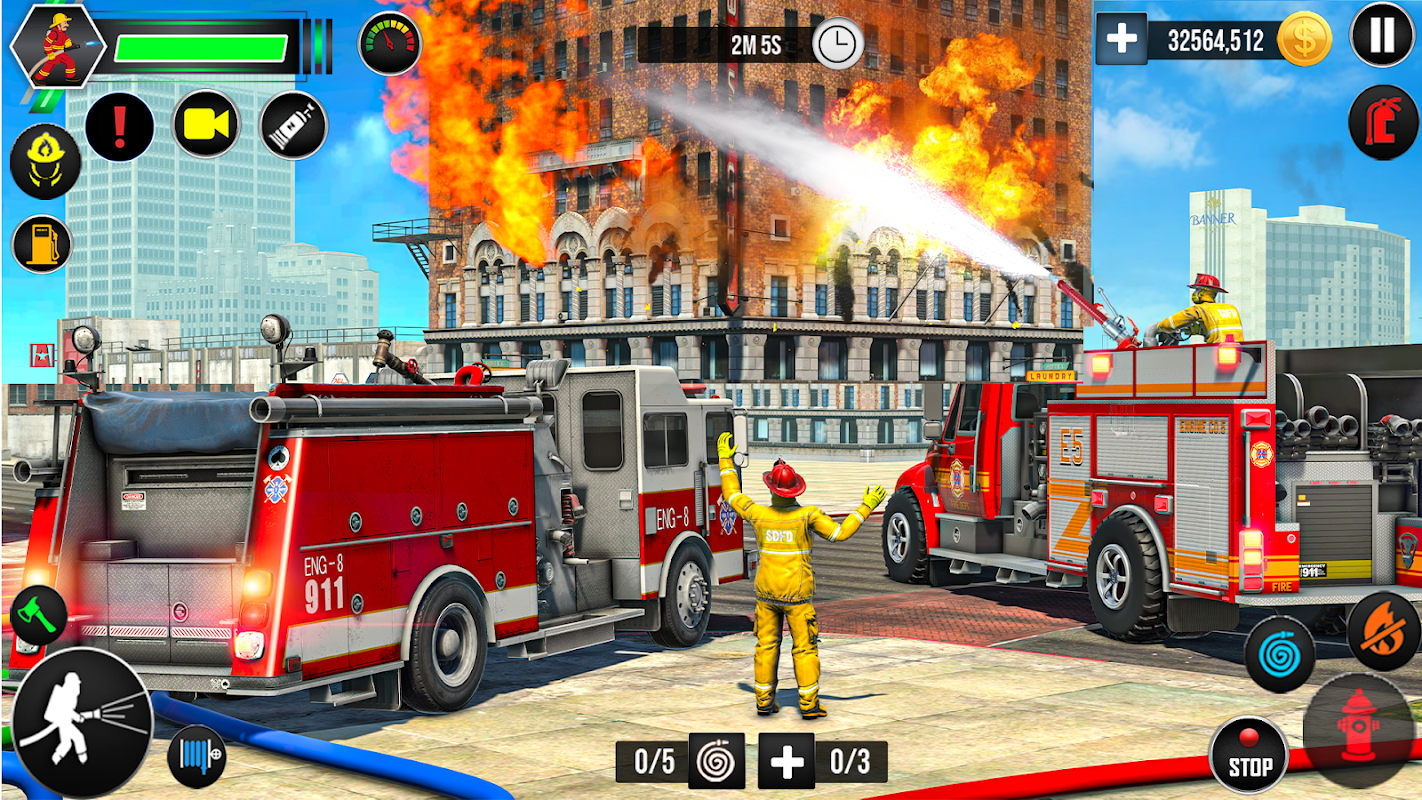Tap the red exclamation alert icon
The height and width of the screenshot is (800, 1422).
click(120, 127)
